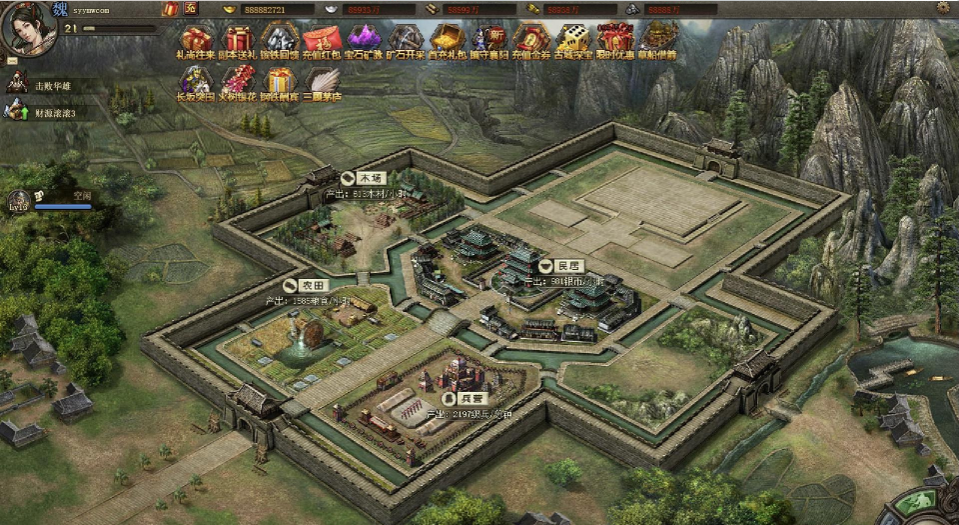Select the 击败华雄 quest tracker entry
Screen dimensions: 959x525
pos(50,85)
